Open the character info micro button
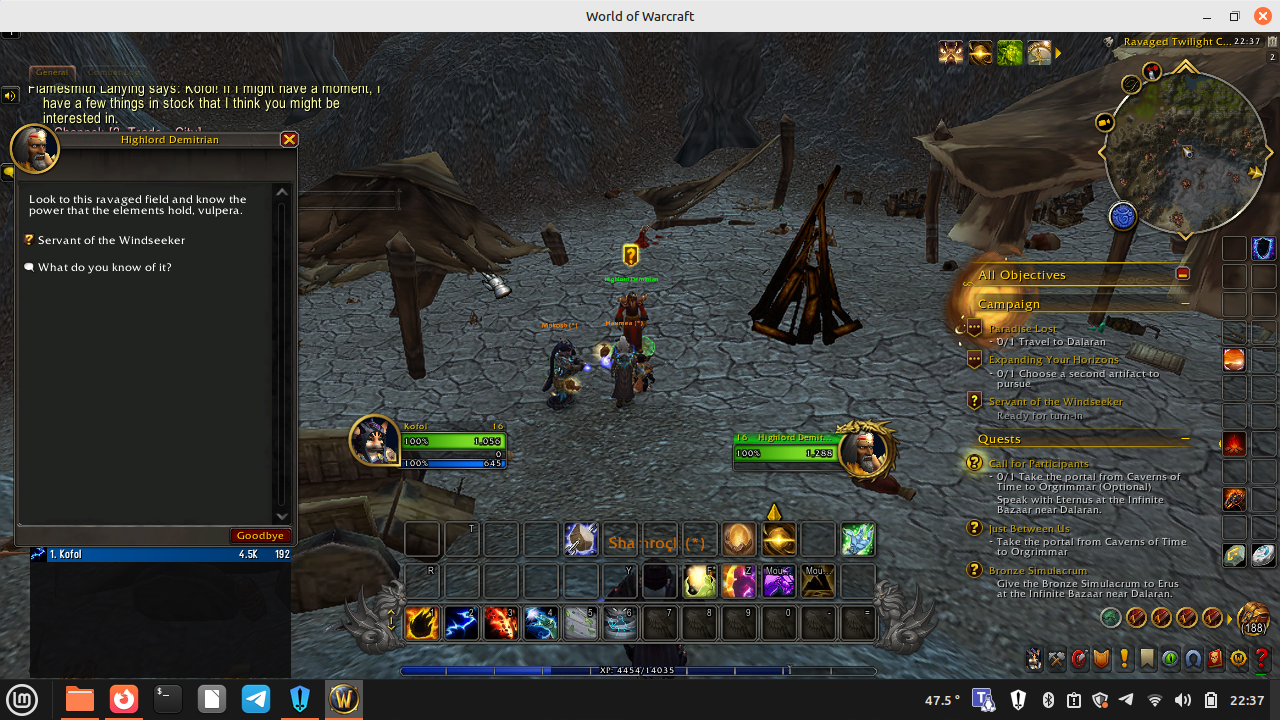Screen dimensions: 1280x720 click(1033, 659)
